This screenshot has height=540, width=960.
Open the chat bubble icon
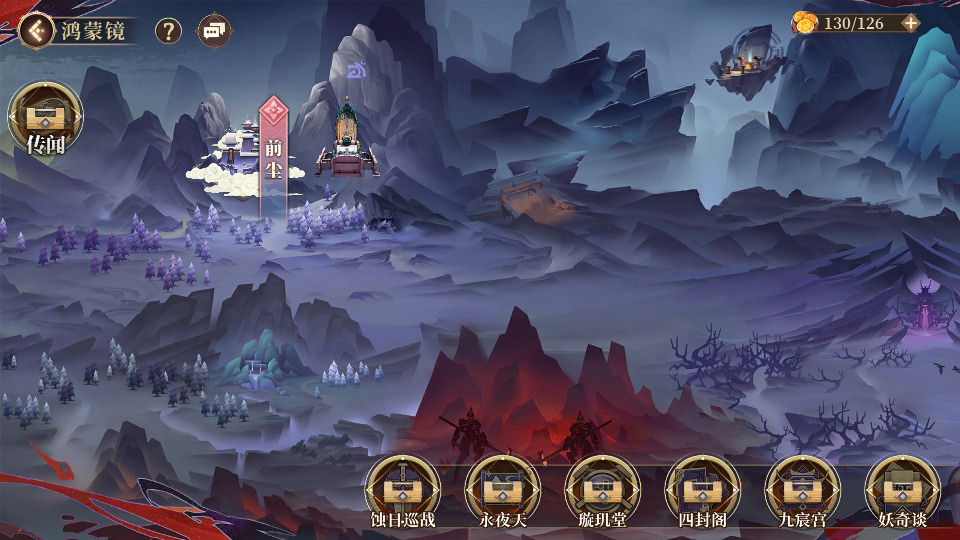214,30
